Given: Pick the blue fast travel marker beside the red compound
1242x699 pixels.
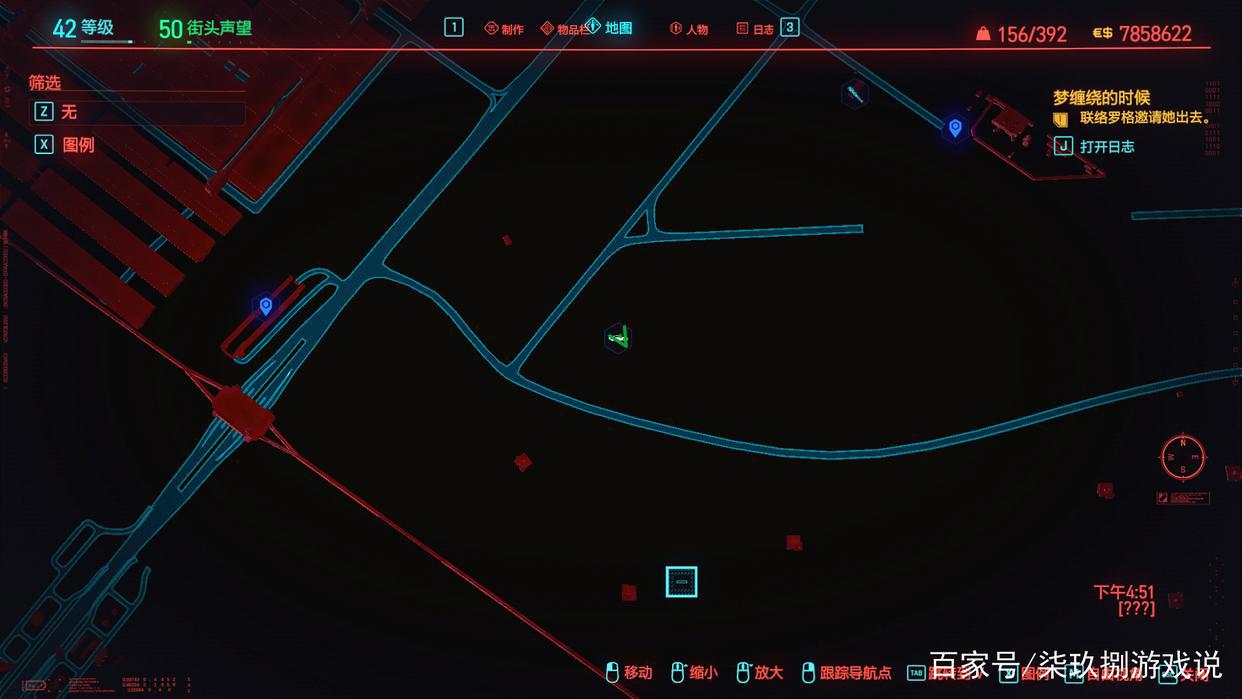Looking at the screenshot, I should coord(955,127).
